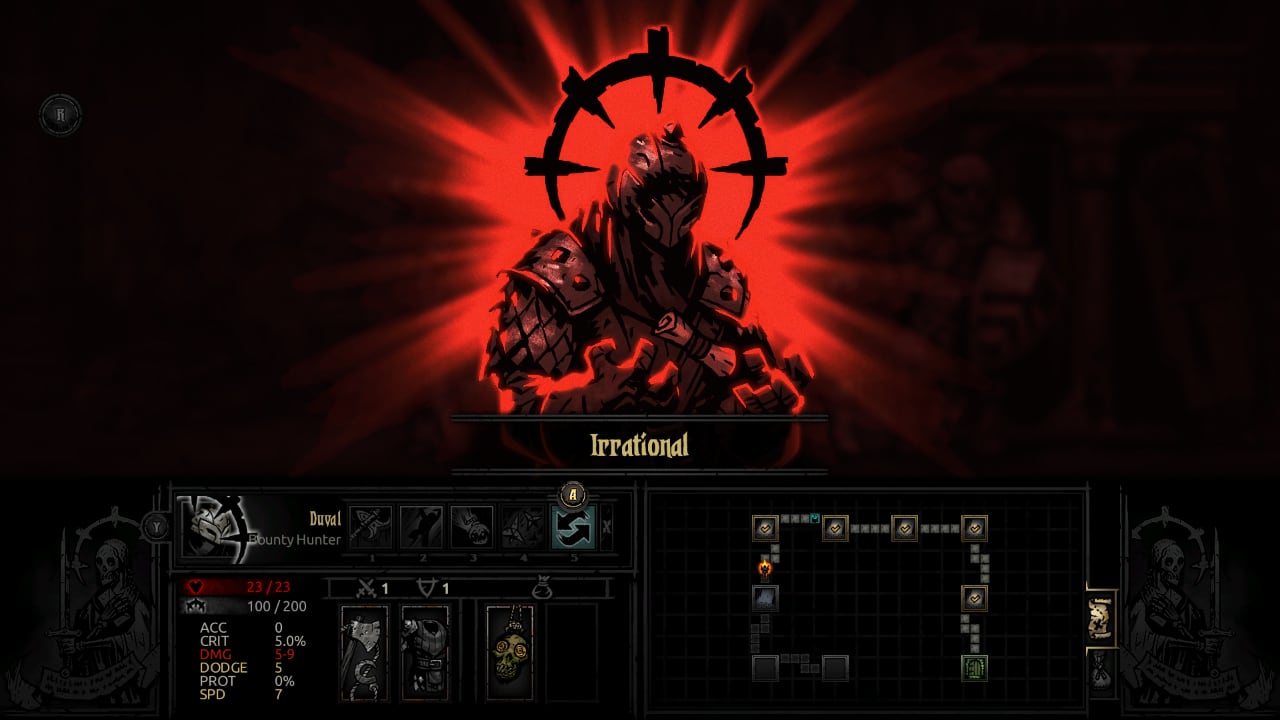Click the torch marker on the dungeon map
Viewport: 1280px width, 720px height.
(766, 571)
